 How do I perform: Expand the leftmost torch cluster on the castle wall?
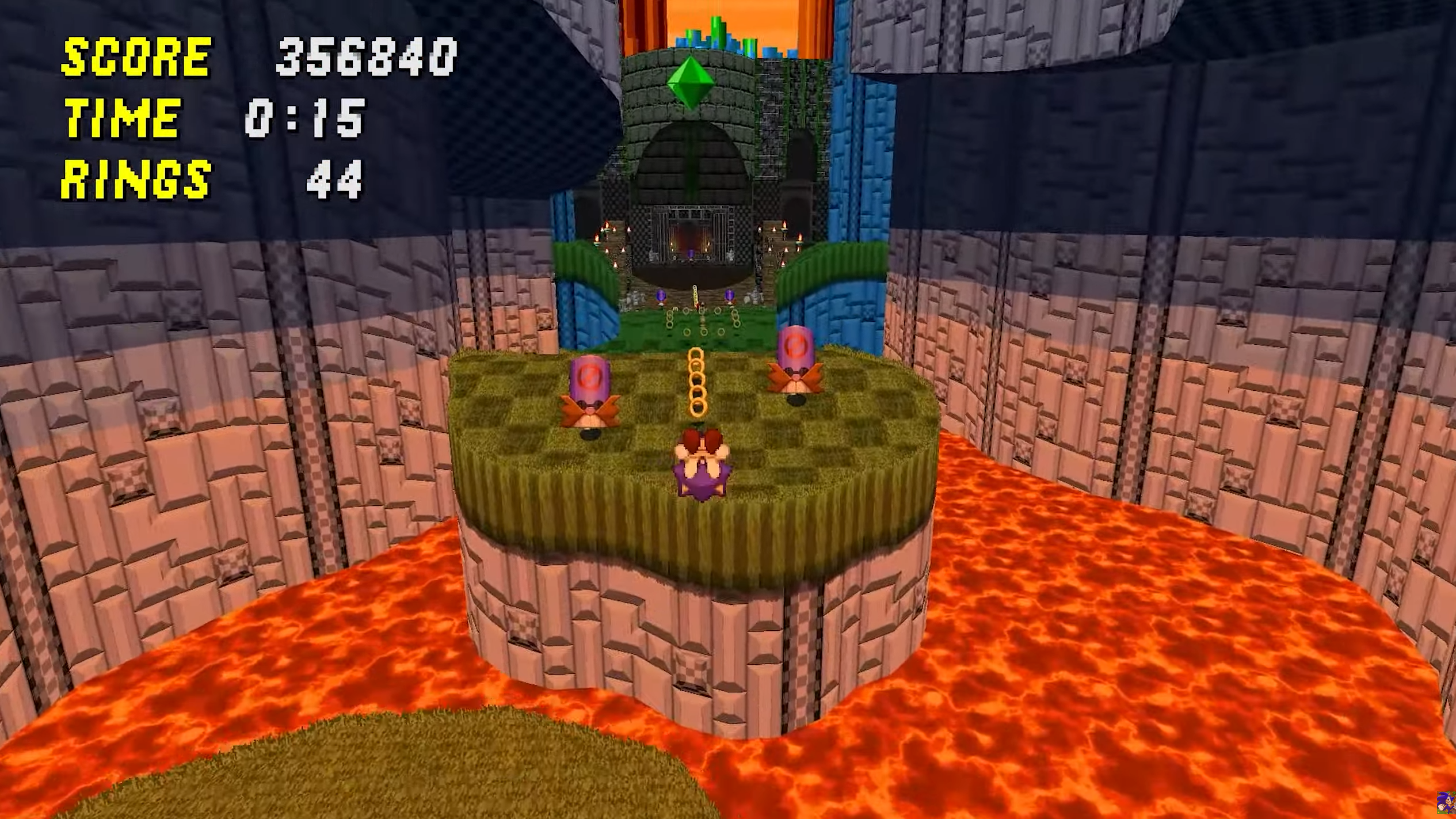click(x=604, y=230)
